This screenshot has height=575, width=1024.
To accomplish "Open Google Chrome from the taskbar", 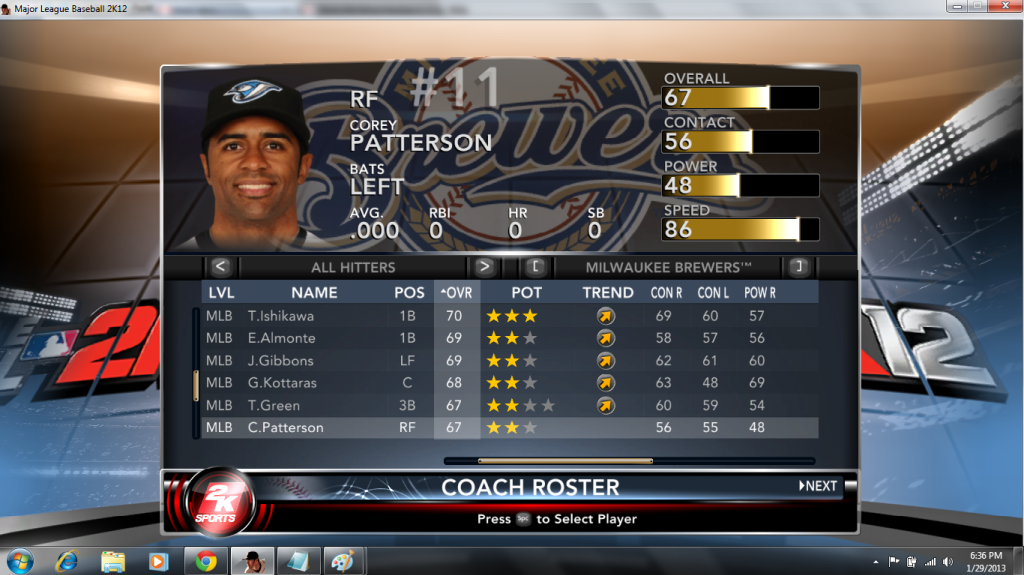I will point(206,561).
